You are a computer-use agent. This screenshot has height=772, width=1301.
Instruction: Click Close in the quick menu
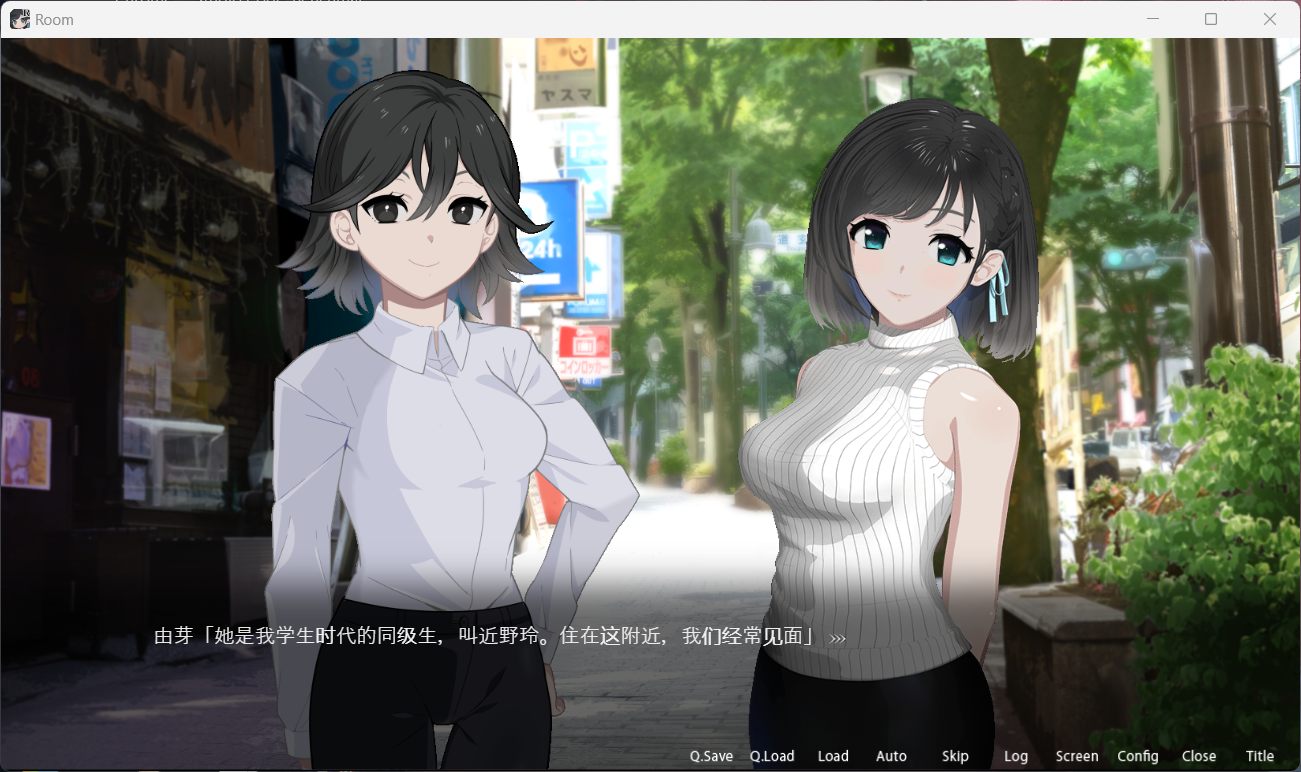1198,756
